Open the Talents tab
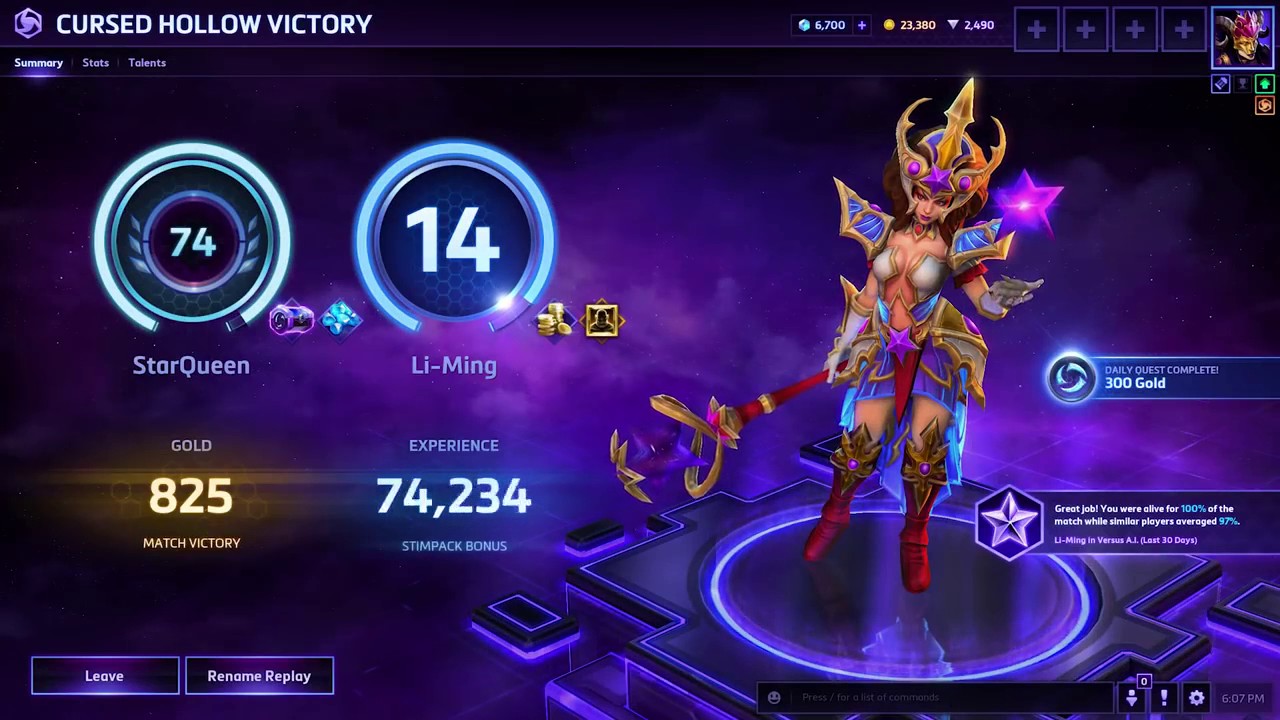 (x=147, y=63)
